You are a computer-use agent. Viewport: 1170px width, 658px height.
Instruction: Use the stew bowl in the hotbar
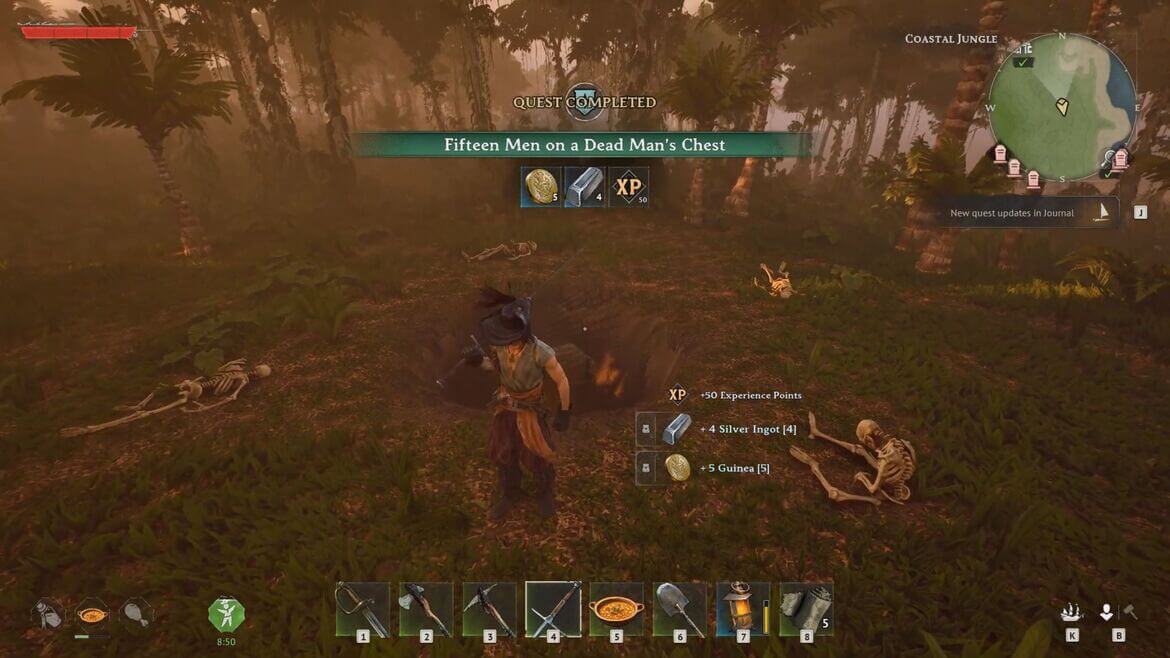coord(617,608)
